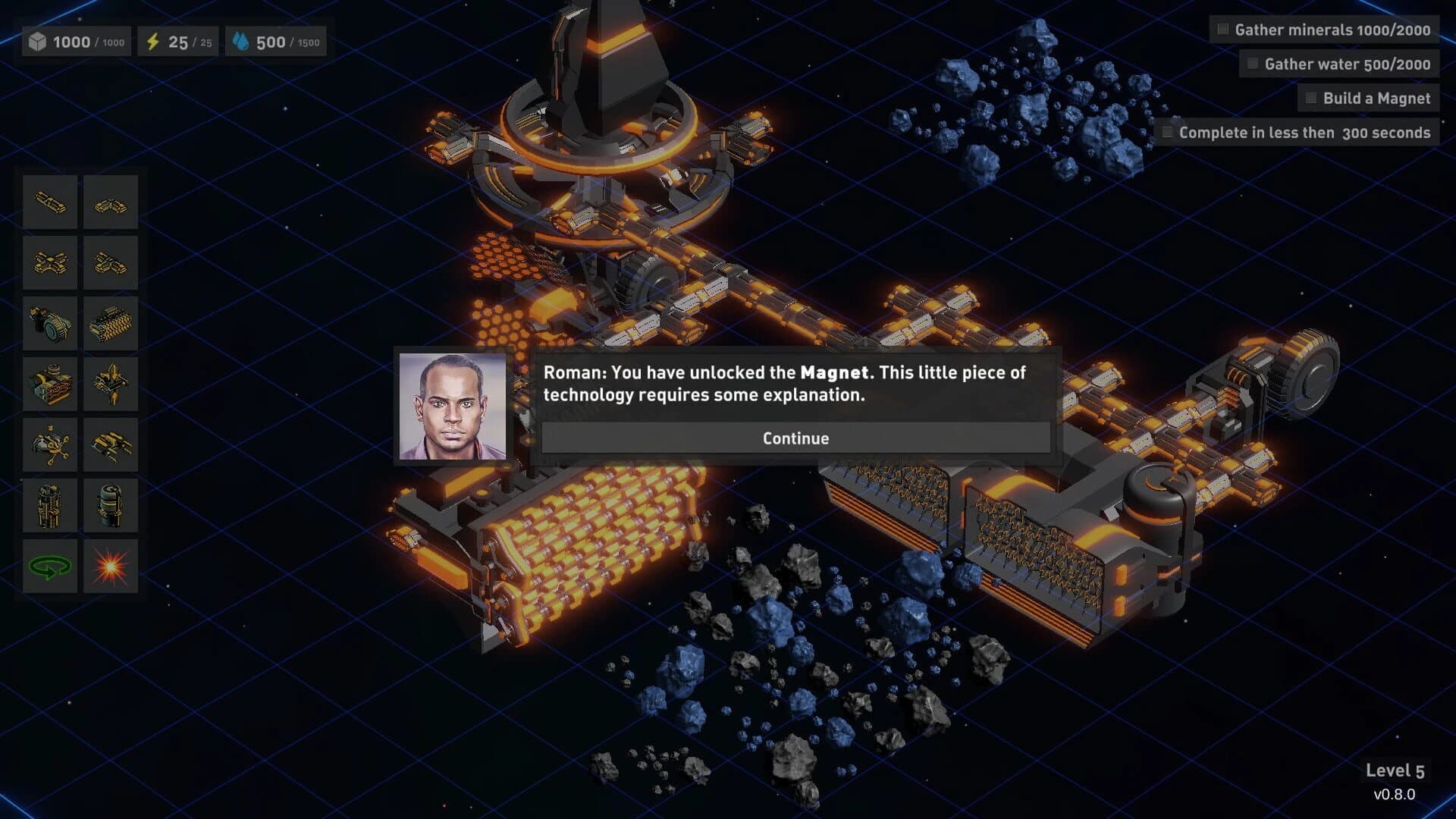The width and height of the screenshot is (1456, 819).
Task: Click the Continue button in Roman's dialog
Action: pos(795,438)
